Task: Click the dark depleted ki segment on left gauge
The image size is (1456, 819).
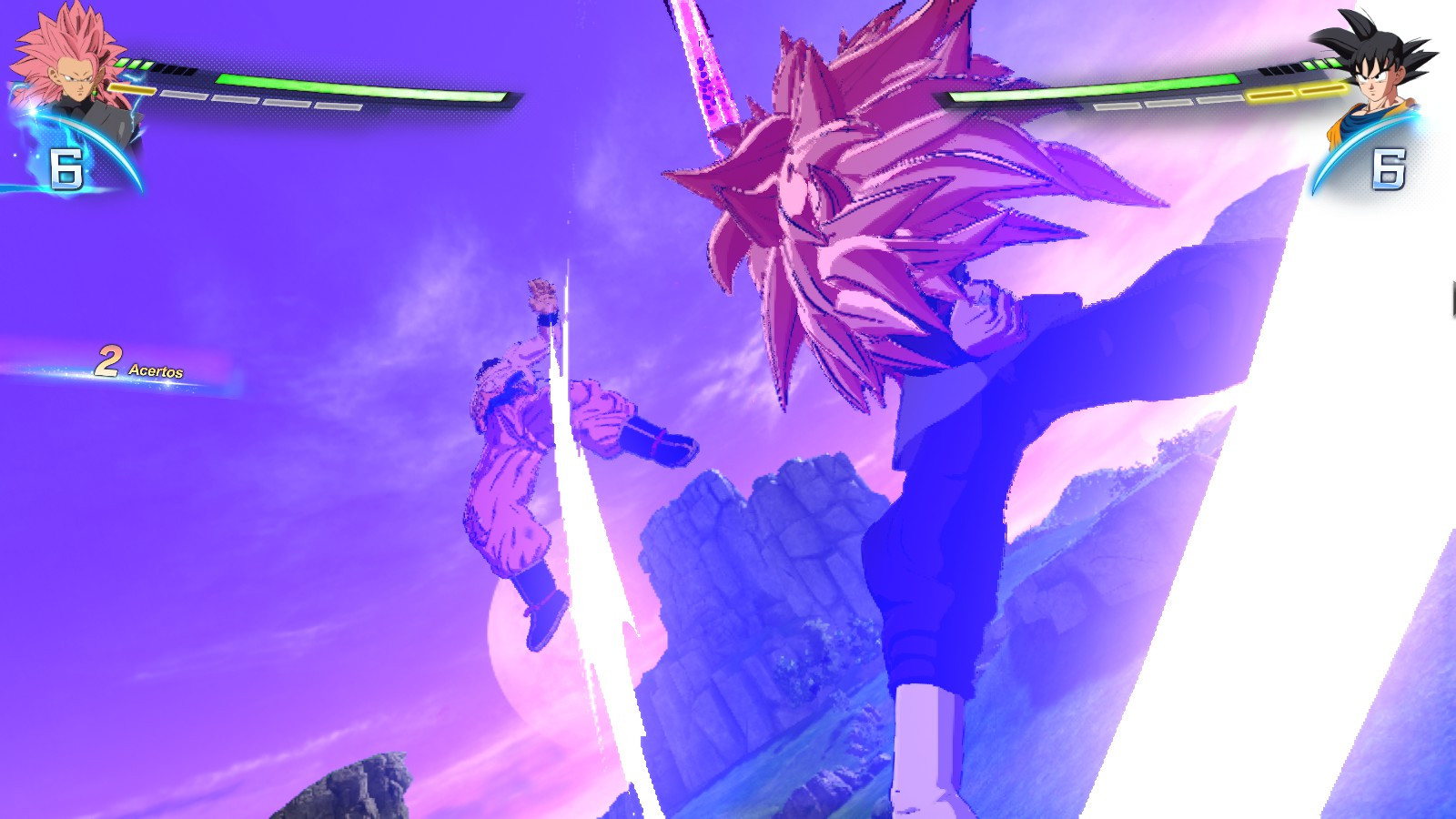Action: point(175,69)
